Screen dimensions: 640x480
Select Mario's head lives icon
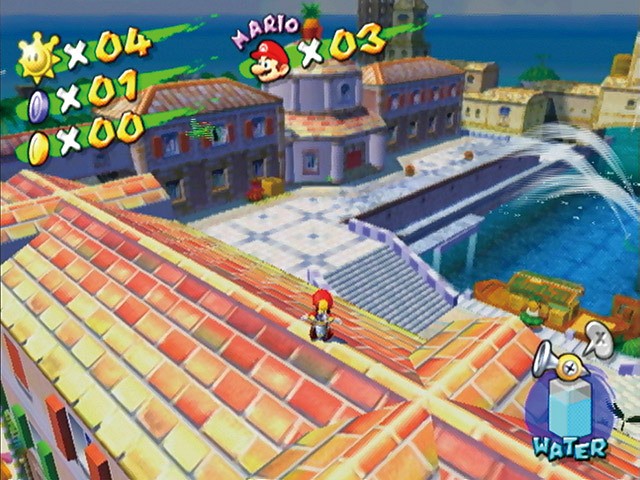[x=268, y=60]
